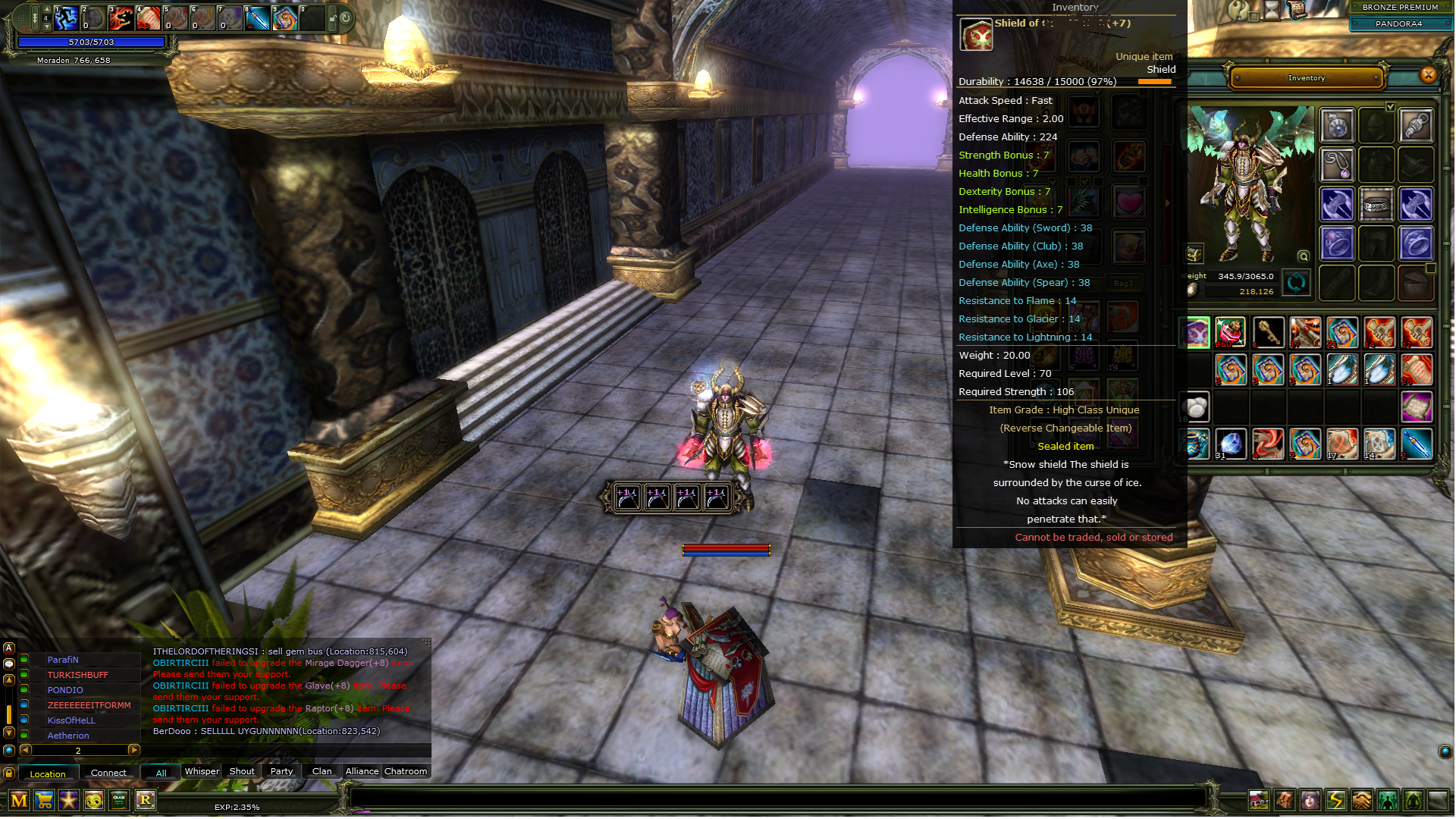The image size is (1456, 819).
Task: Click the R icon on the bottom bar
Action: [x=144, y=800]
